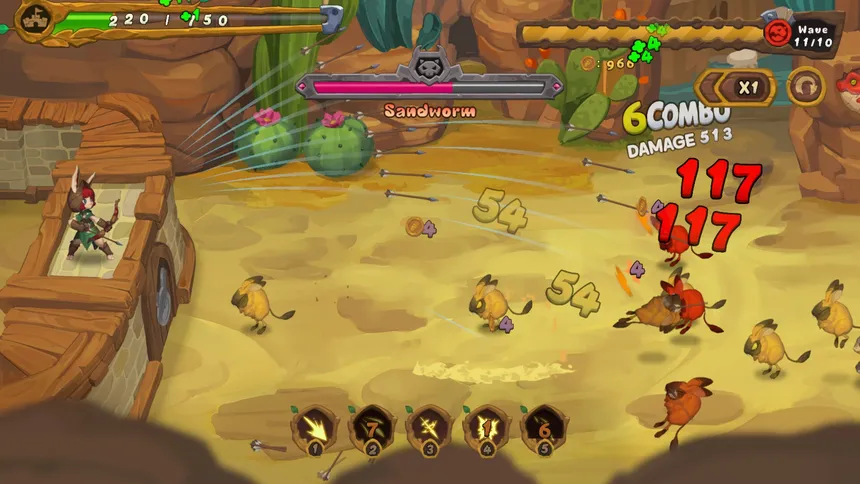Fire the skill in slot 5
This screenshot has height=484, width=860.
click(544, 429)
